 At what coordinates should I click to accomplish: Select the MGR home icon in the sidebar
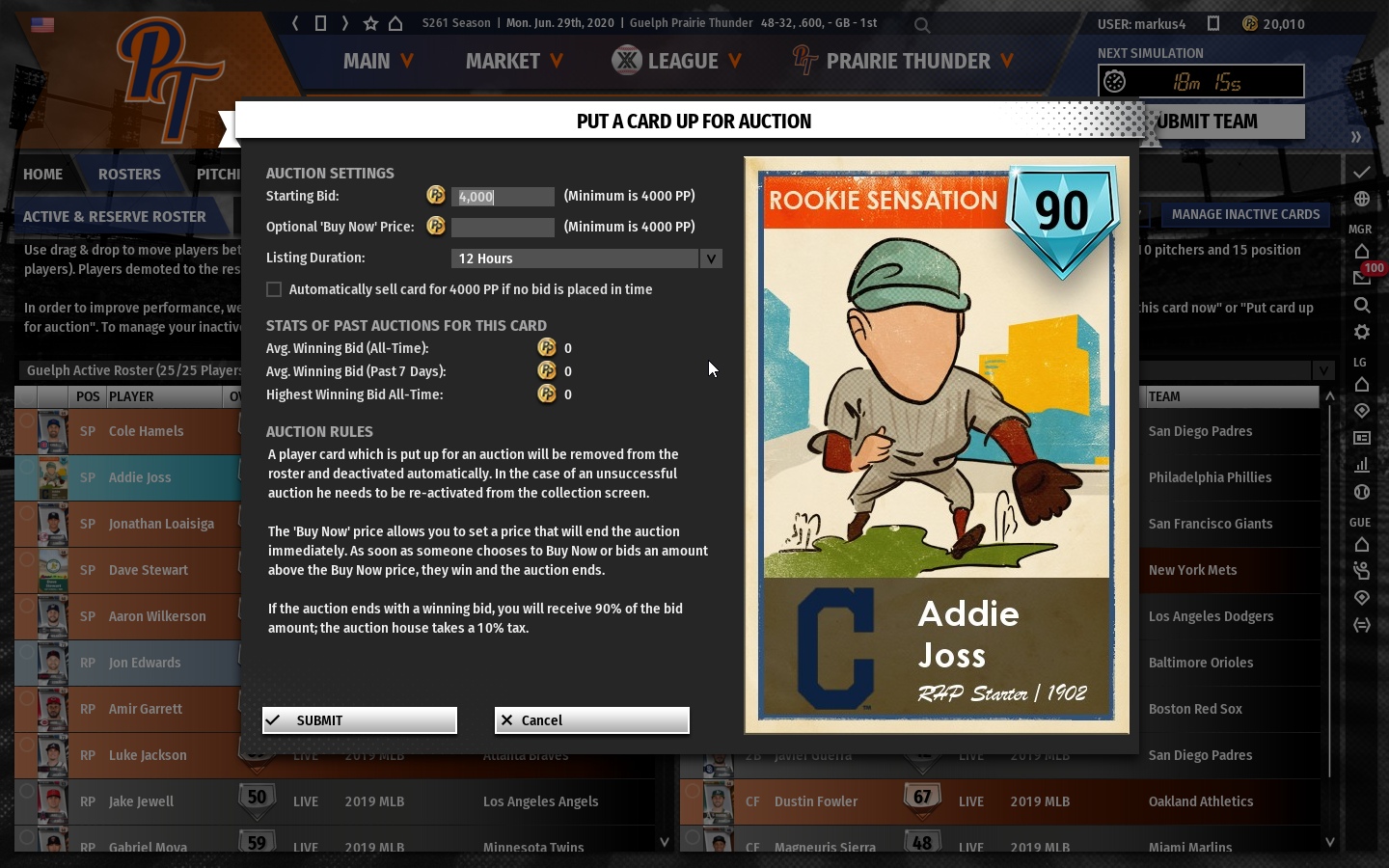[x=1362, y=250]
